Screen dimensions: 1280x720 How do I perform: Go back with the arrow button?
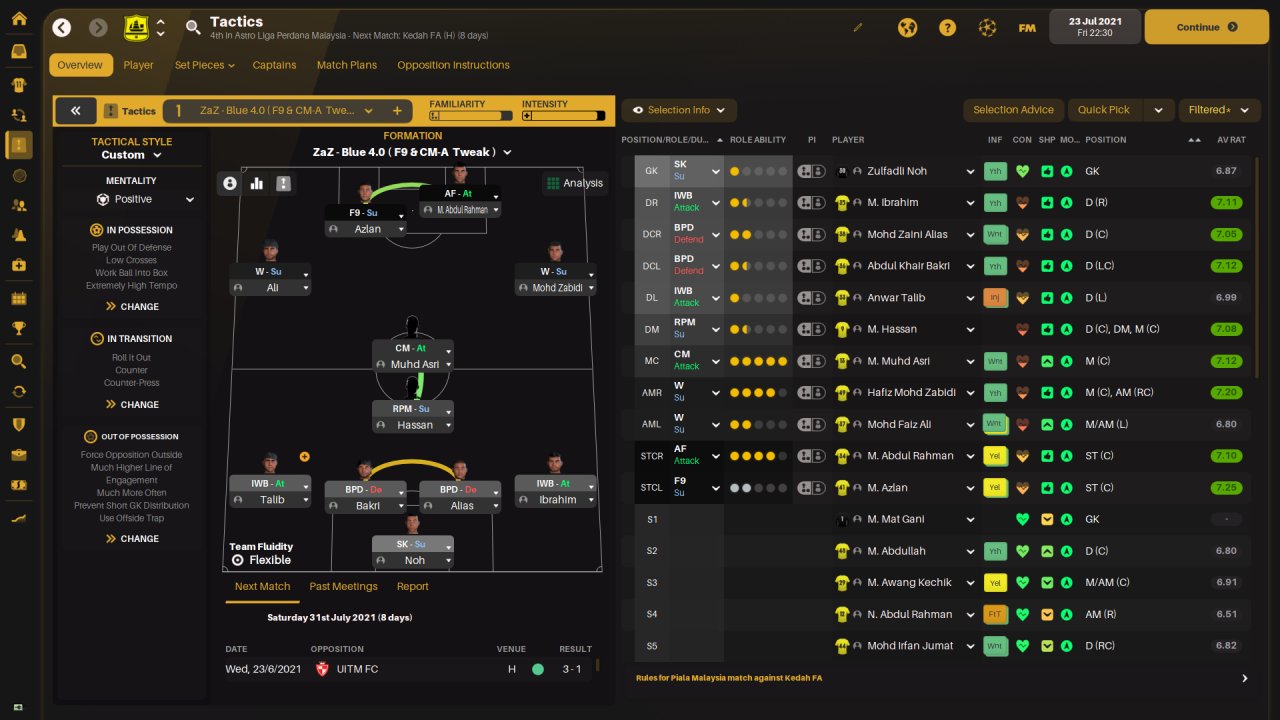pyautogui.click(x=62, y=27)
